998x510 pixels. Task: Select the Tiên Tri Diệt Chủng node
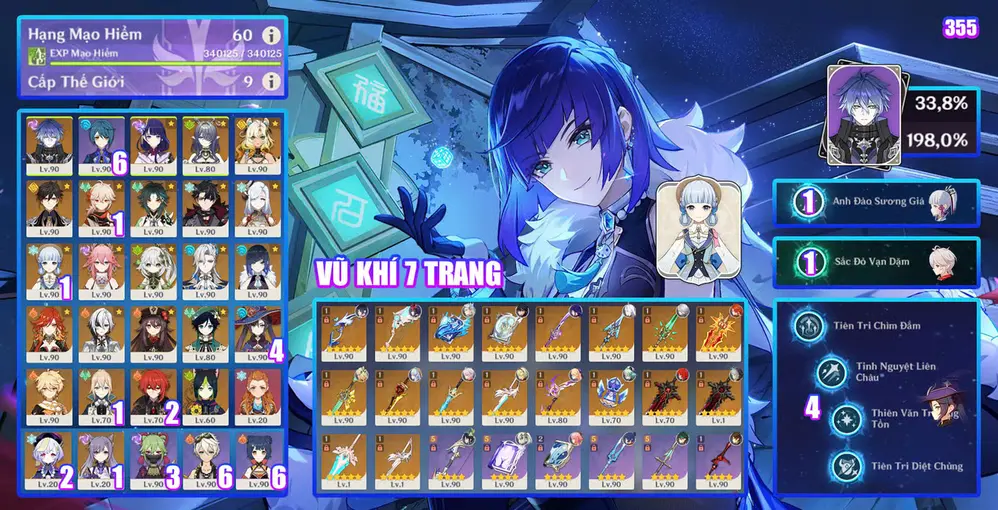846,464
